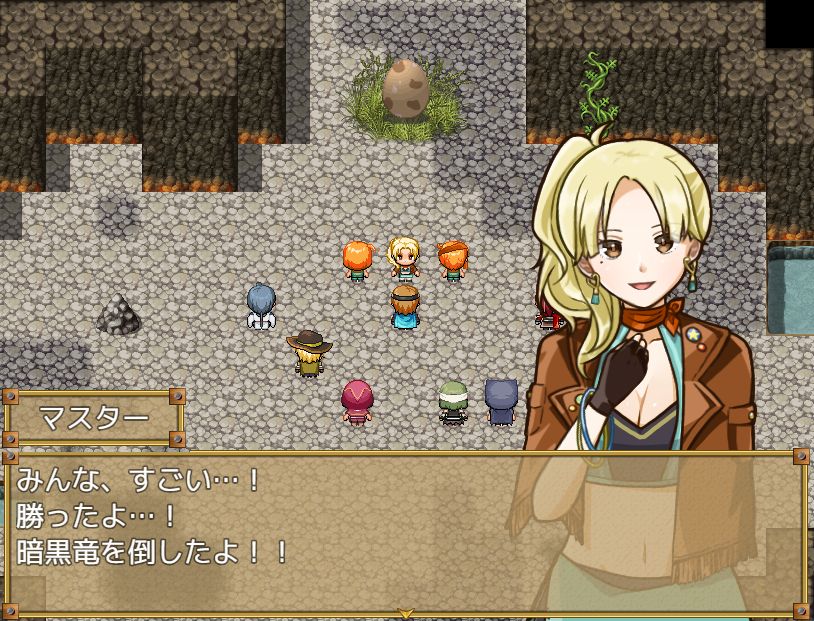Click the continue arrow under the dialogue

406,612
